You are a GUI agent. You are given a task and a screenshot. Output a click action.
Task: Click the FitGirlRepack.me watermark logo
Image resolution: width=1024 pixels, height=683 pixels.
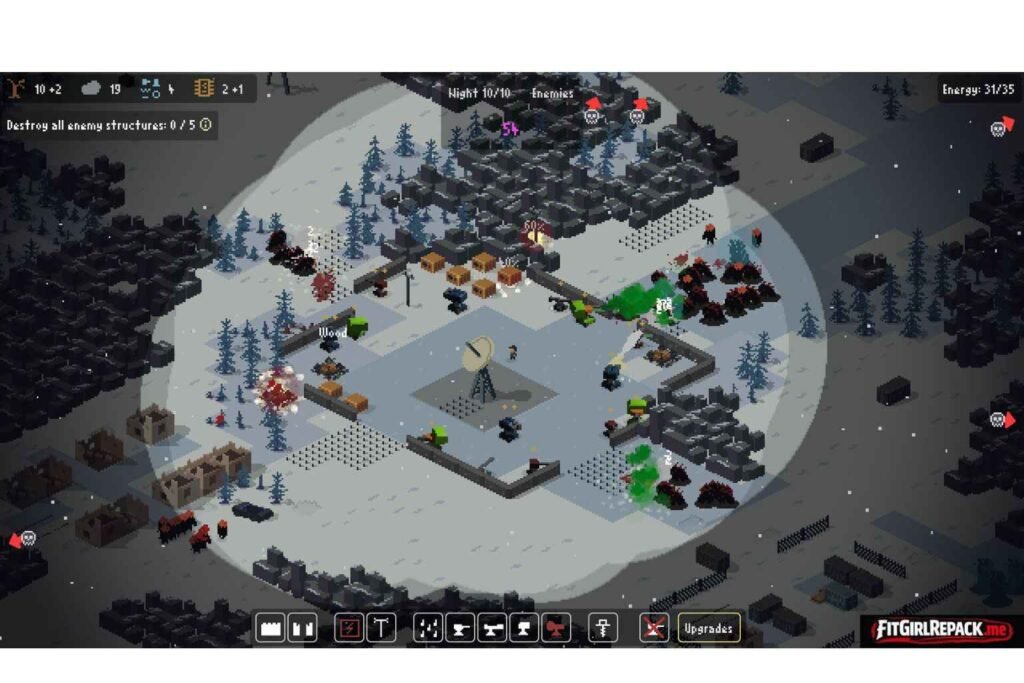click(937, 631)
